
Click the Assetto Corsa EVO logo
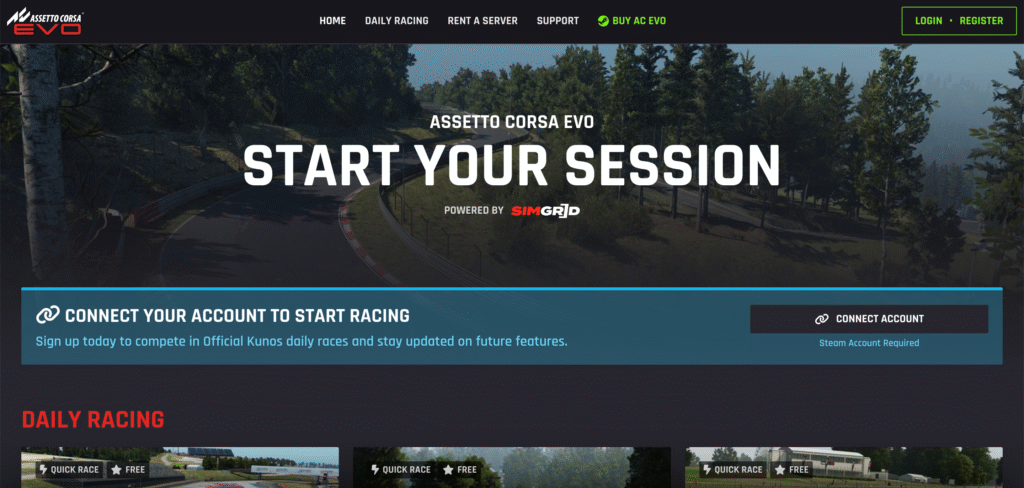click(x=45, y=20)
